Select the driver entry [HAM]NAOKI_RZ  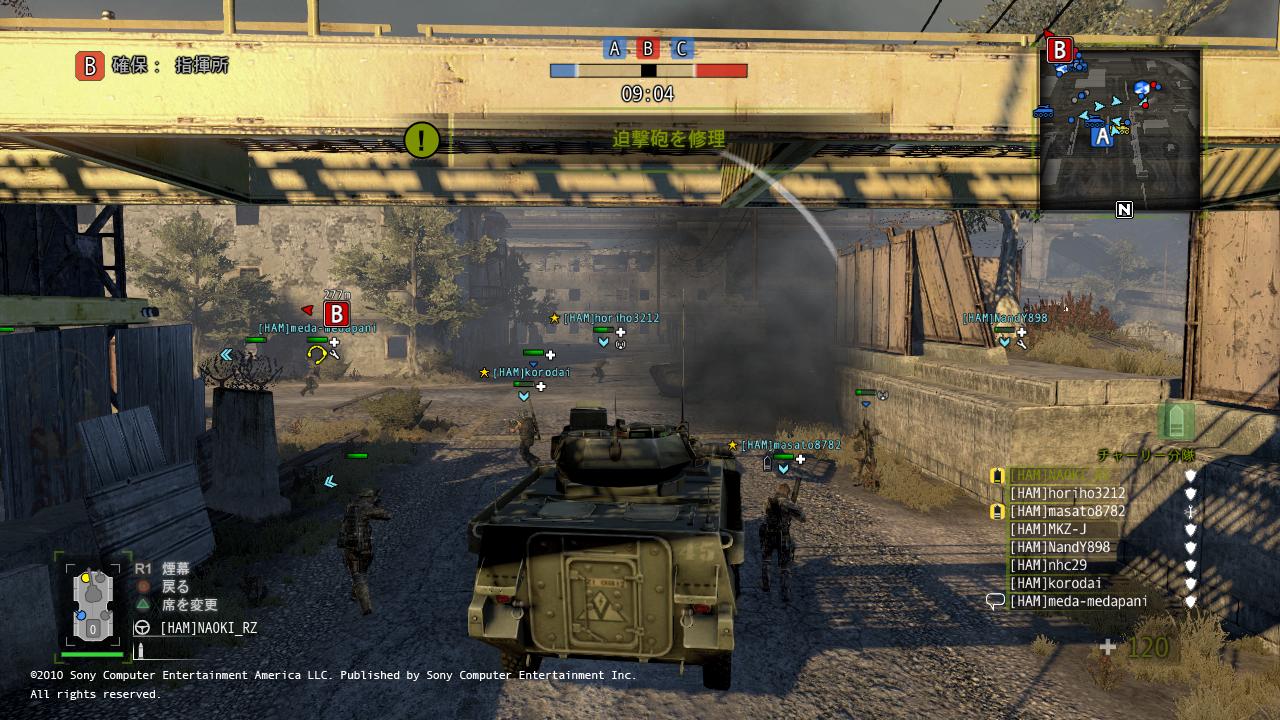(208, 628)
